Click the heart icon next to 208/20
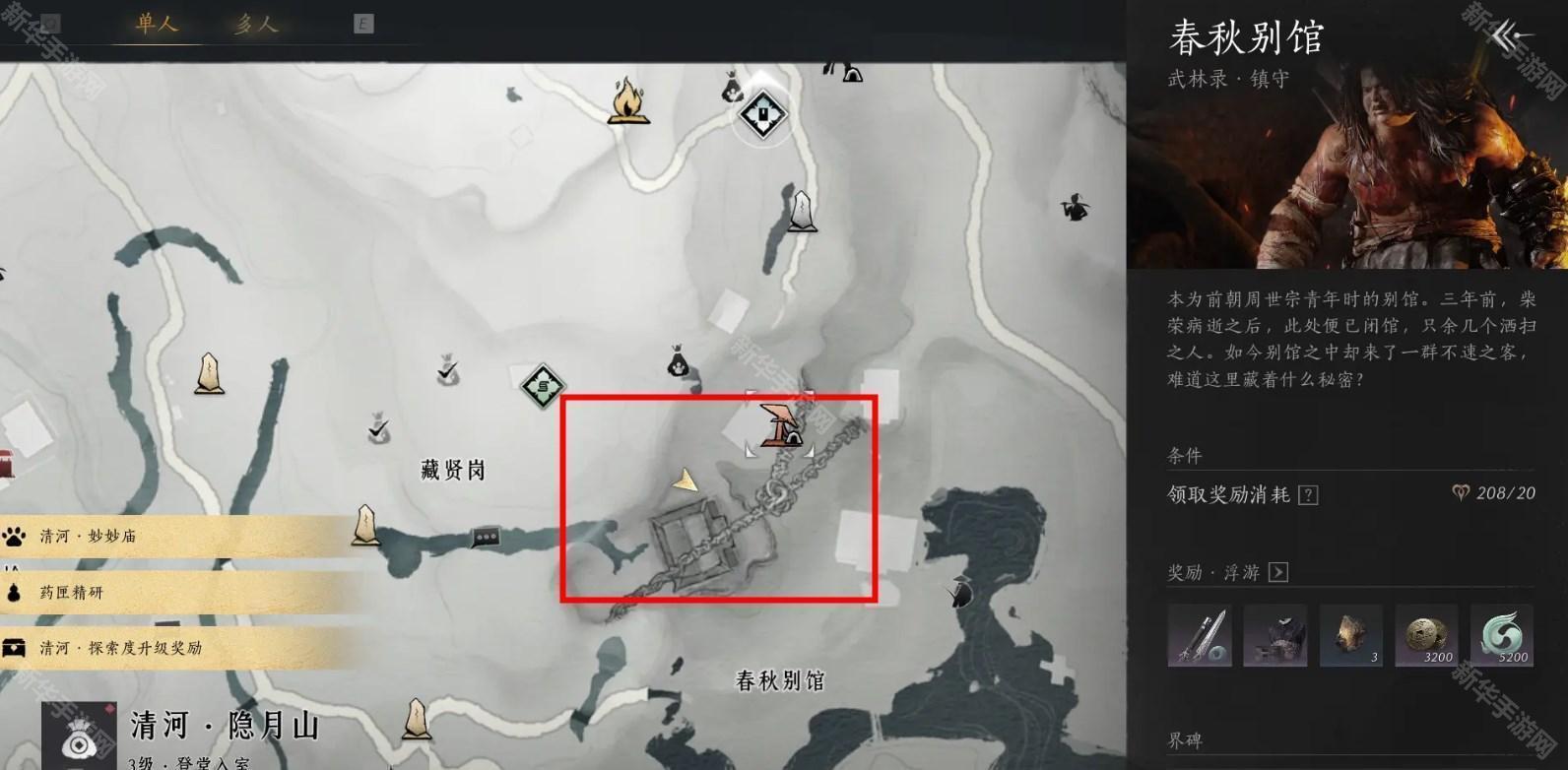1568x770 pixels. click(1462, 492)
